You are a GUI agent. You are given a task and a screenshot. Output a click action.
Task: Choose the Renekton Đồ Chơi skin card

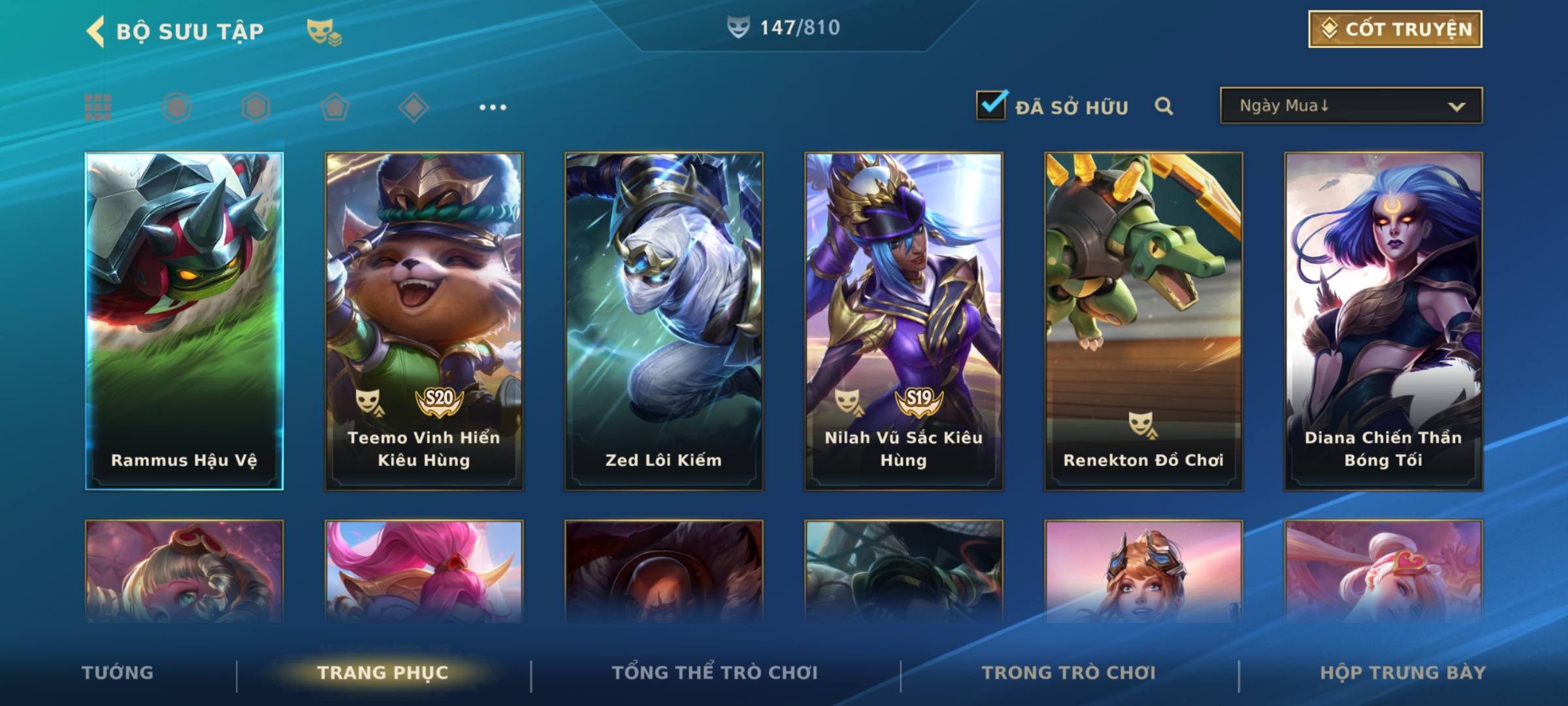tap(1143, 320)
